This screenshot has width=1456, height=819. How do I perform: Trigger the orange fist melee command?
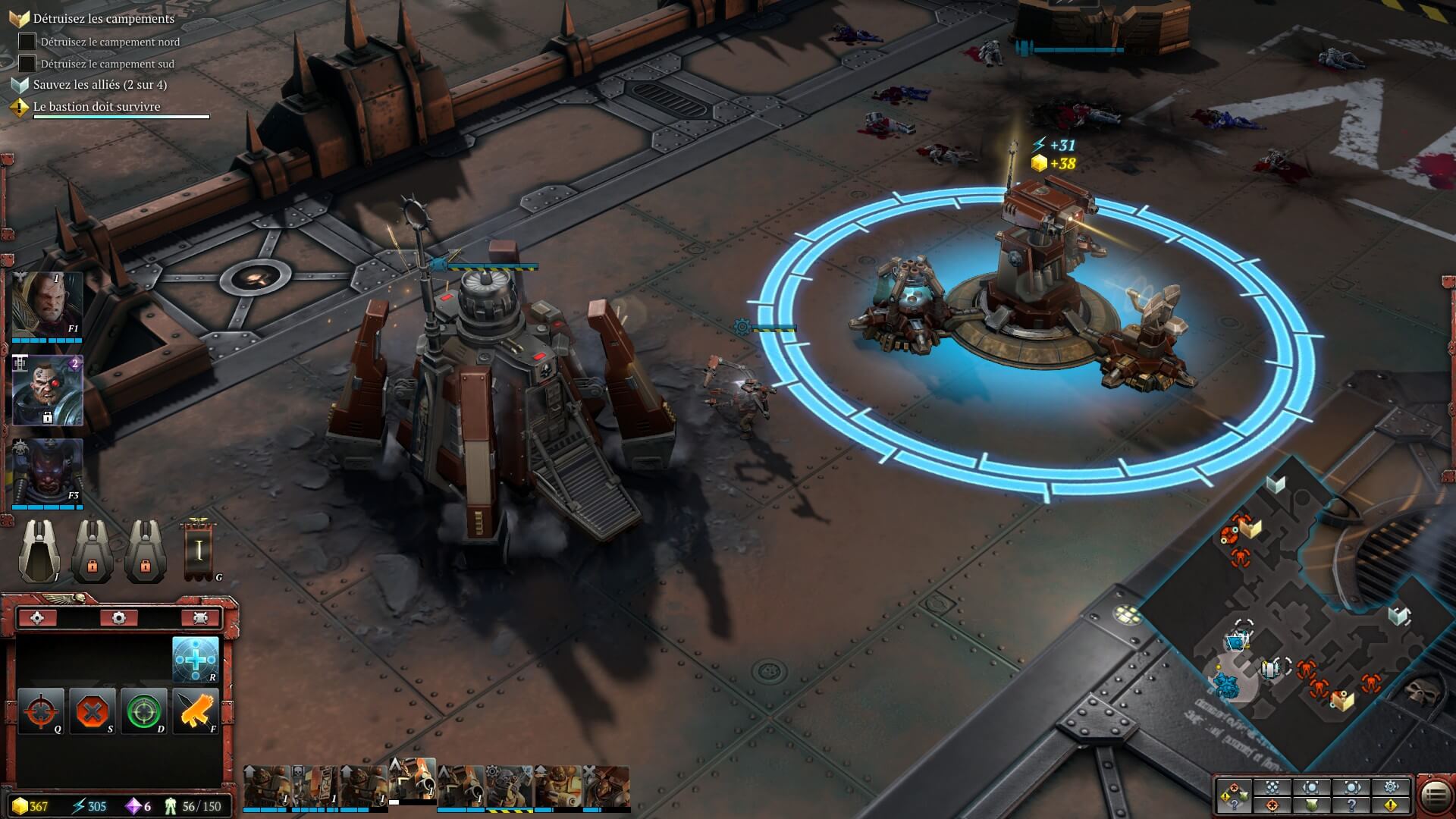196,711
